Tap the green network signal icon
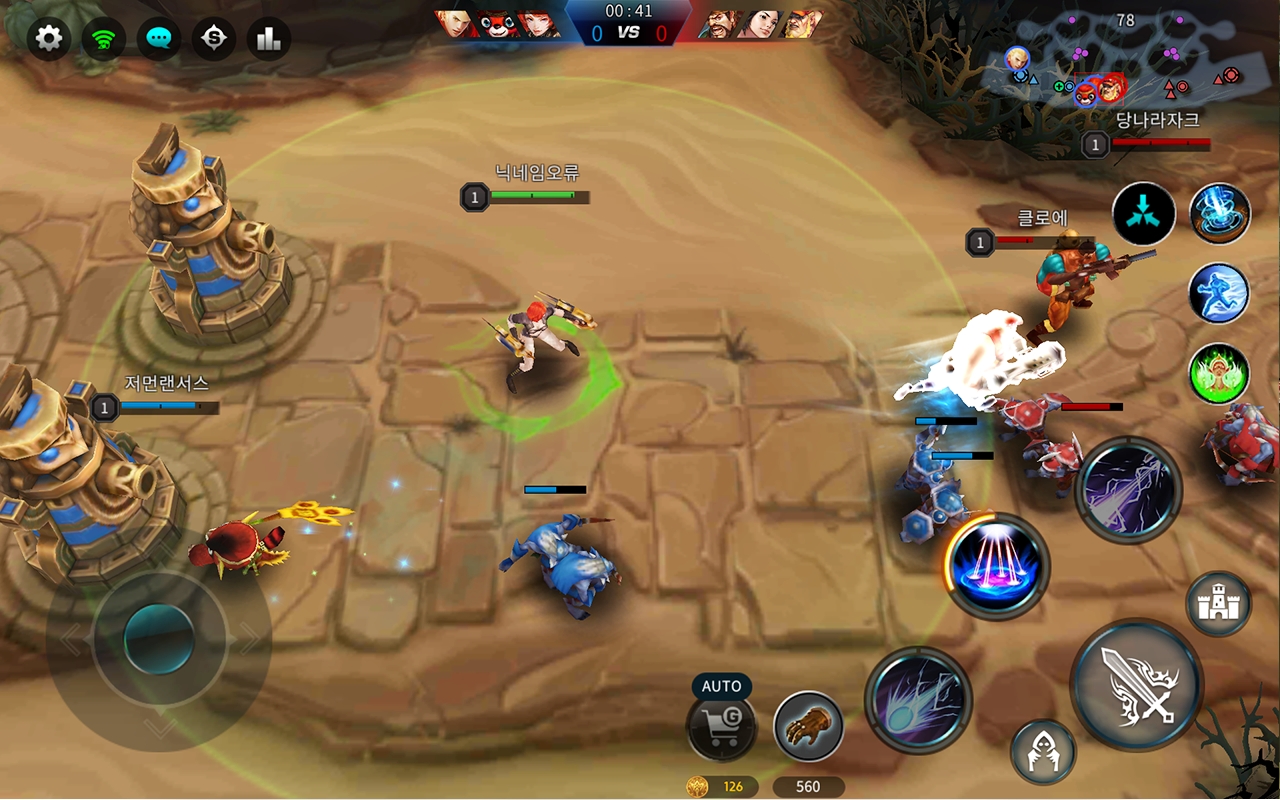The image size is (1280, 800). pos(103,39)
